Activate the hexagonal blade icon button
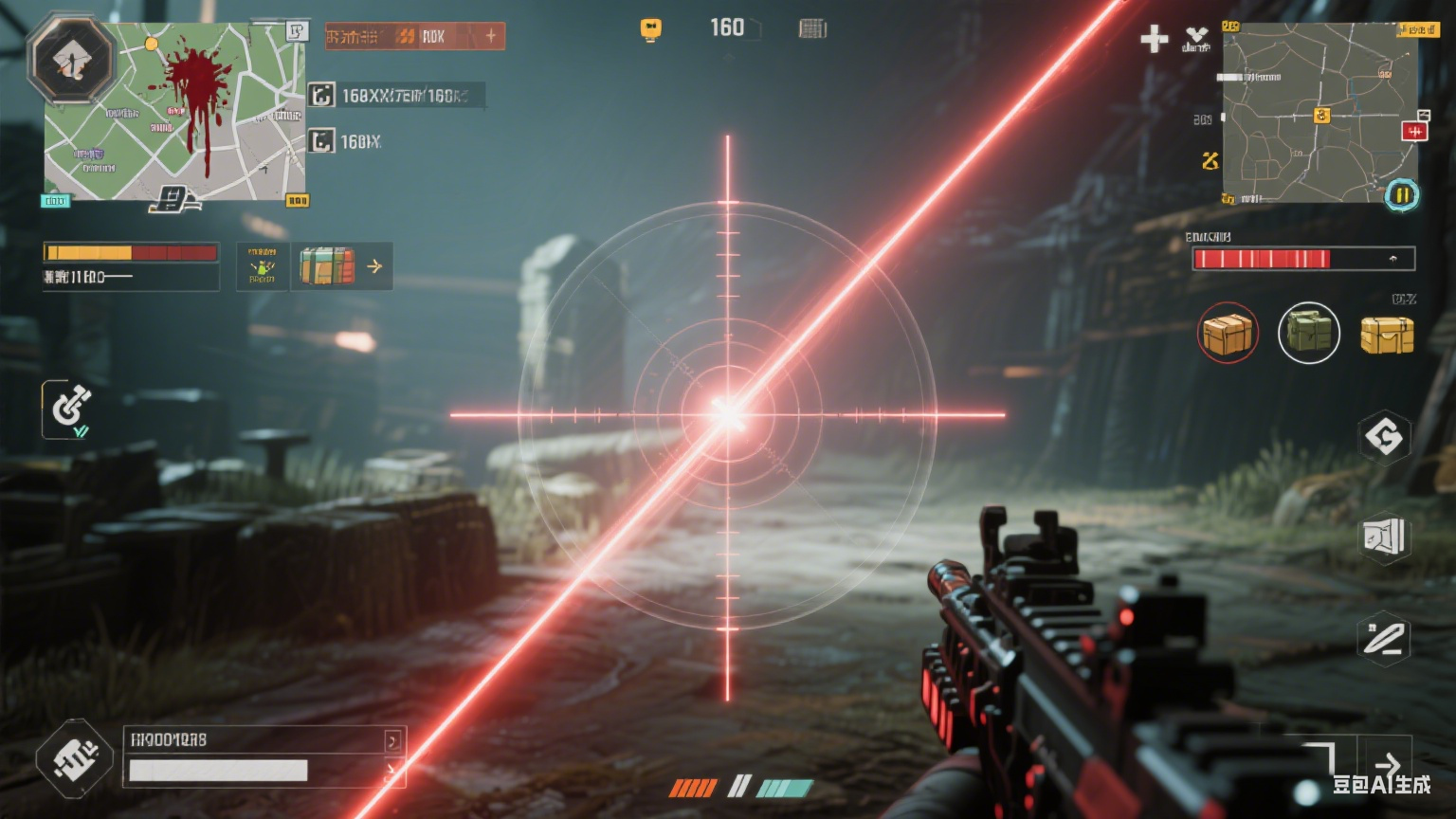Screen dimensions: 1456x819 [x=1384, y=639]
